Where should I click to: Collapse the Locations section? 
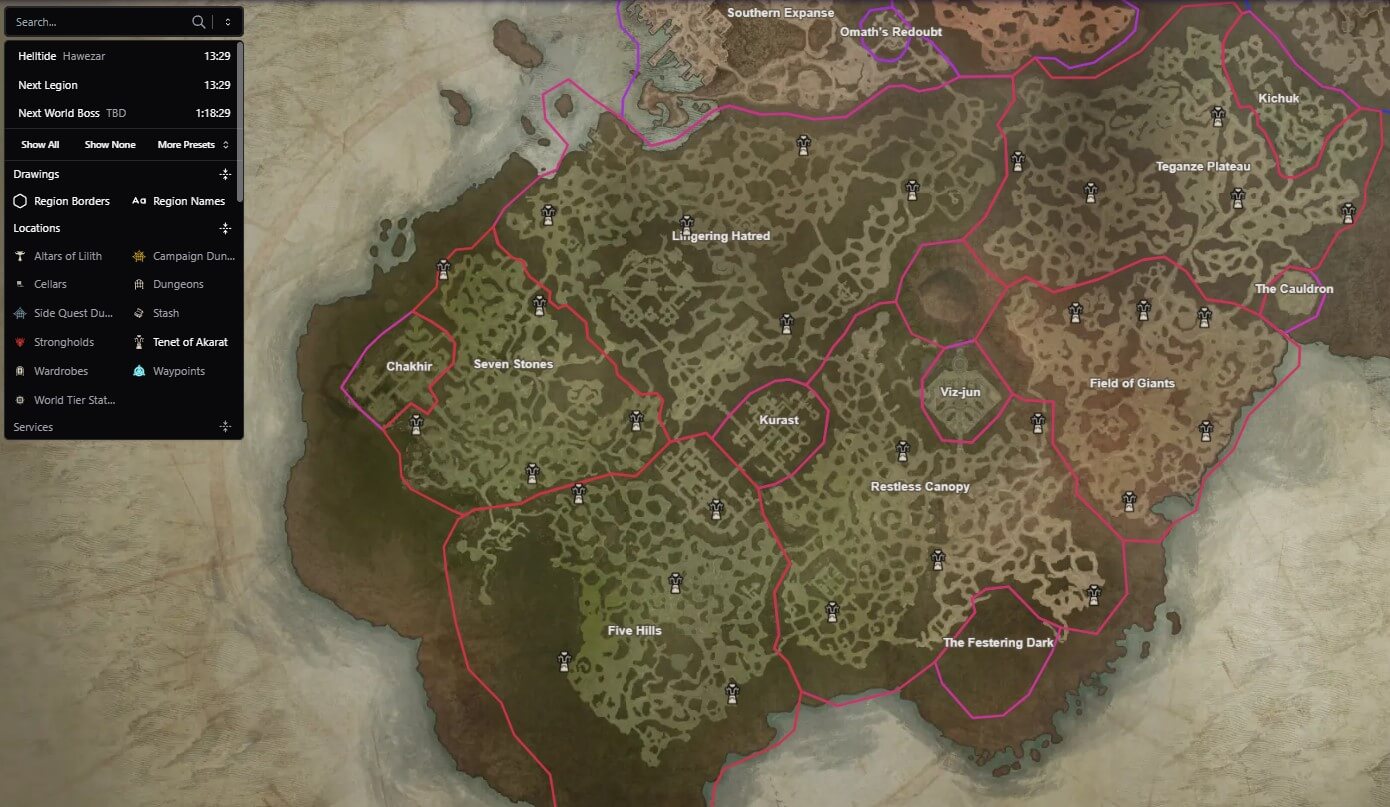point(225,228)
